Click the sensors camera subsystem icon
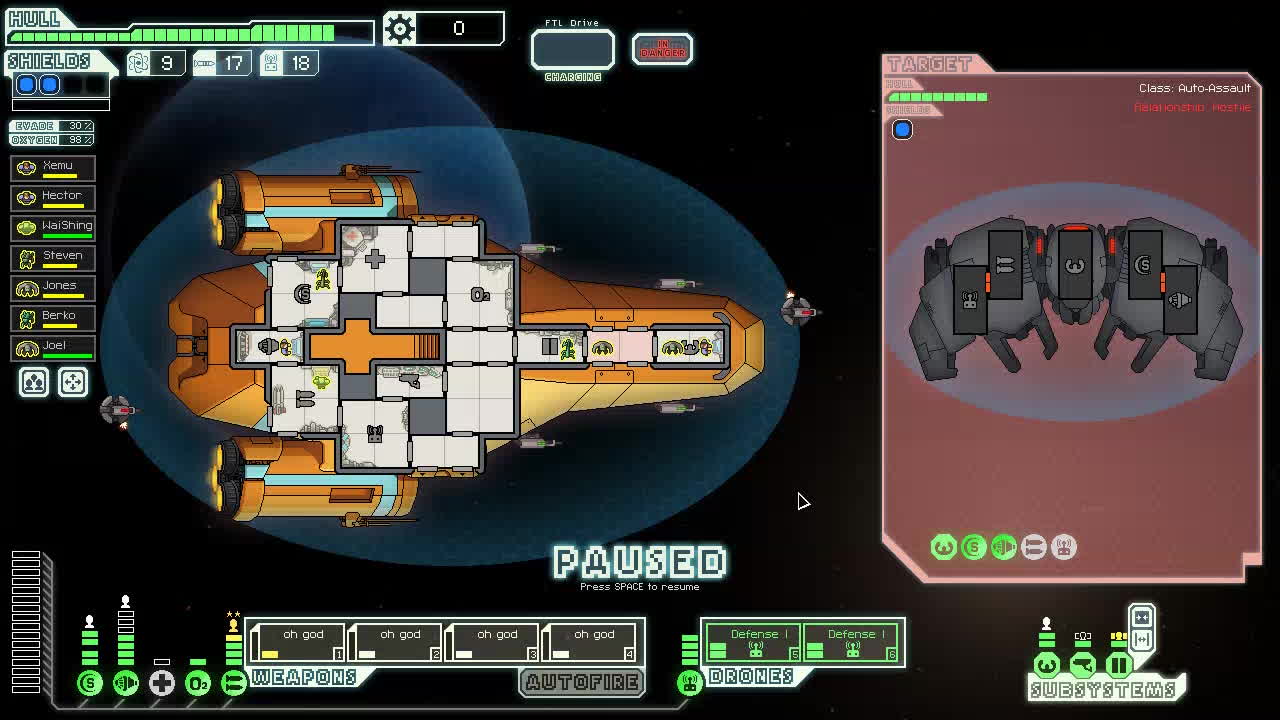The image size is (1280, 720). click(1082, 665)
